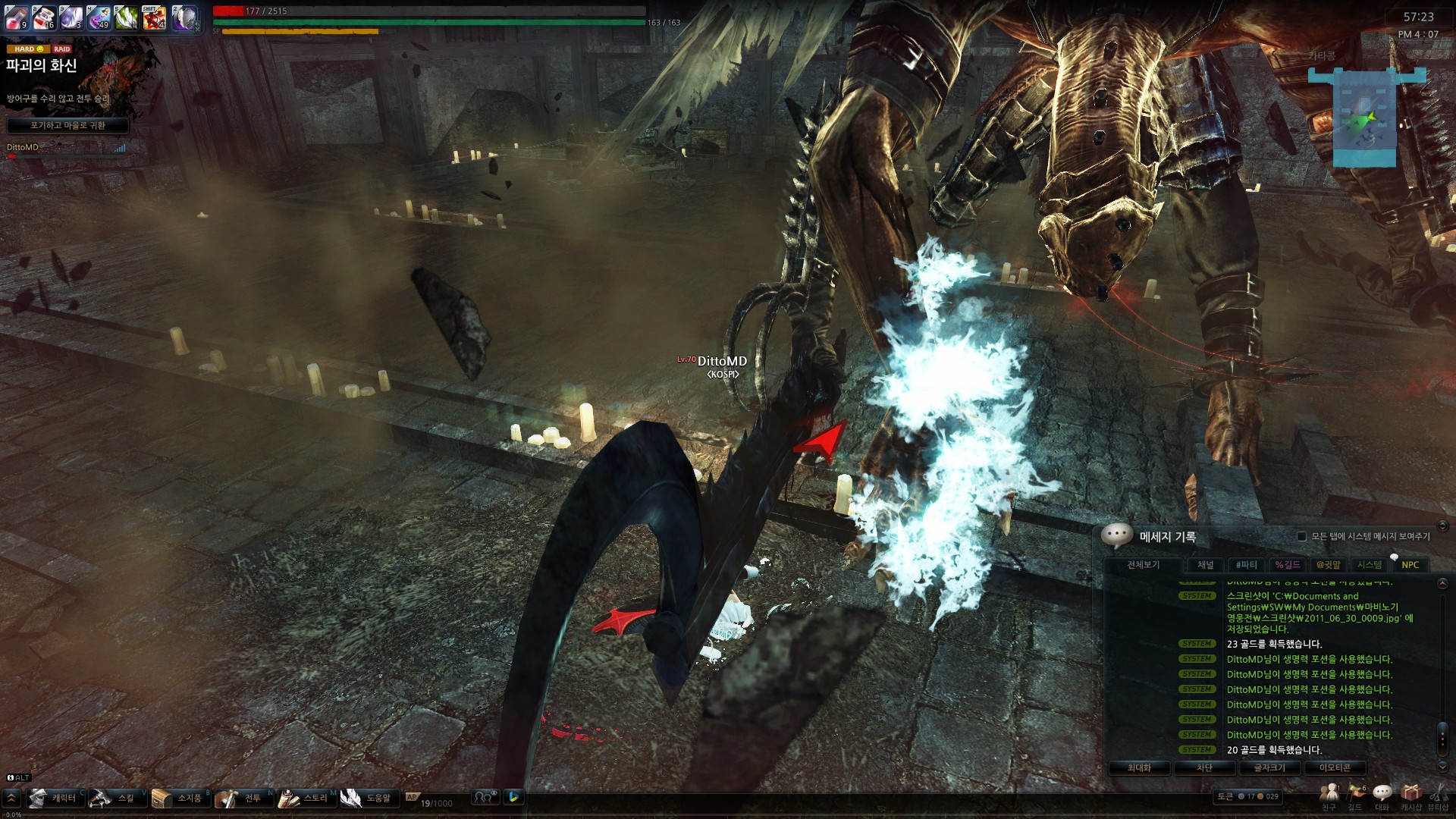Open the 캐시샵 cash shop gift icon
Screen dimensions: 1456x819
coord(1410,794)
